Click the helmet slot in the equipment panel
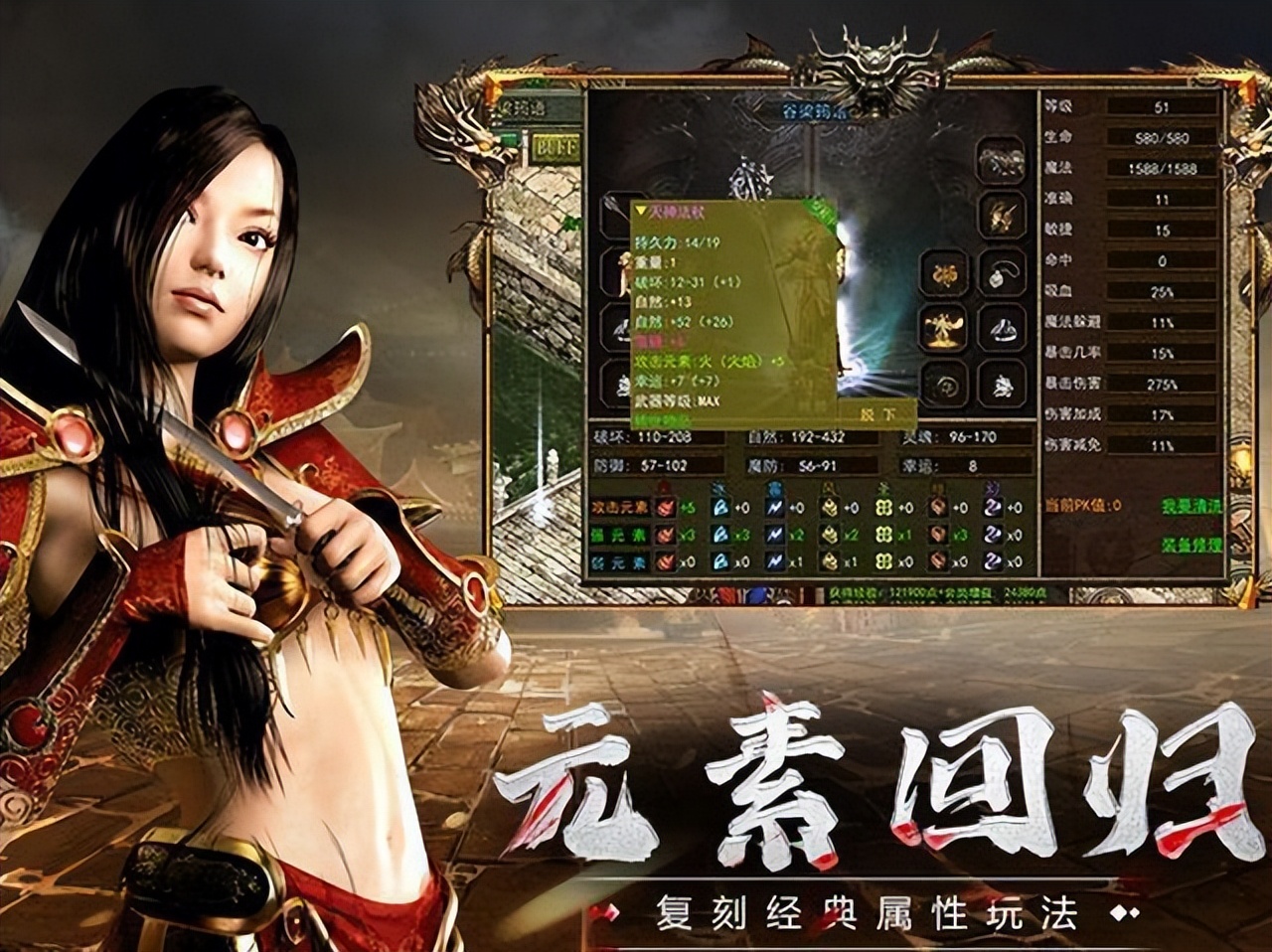Image resolution: width=1272 pixels, height=952 pixels. (x=1000, y=159)
